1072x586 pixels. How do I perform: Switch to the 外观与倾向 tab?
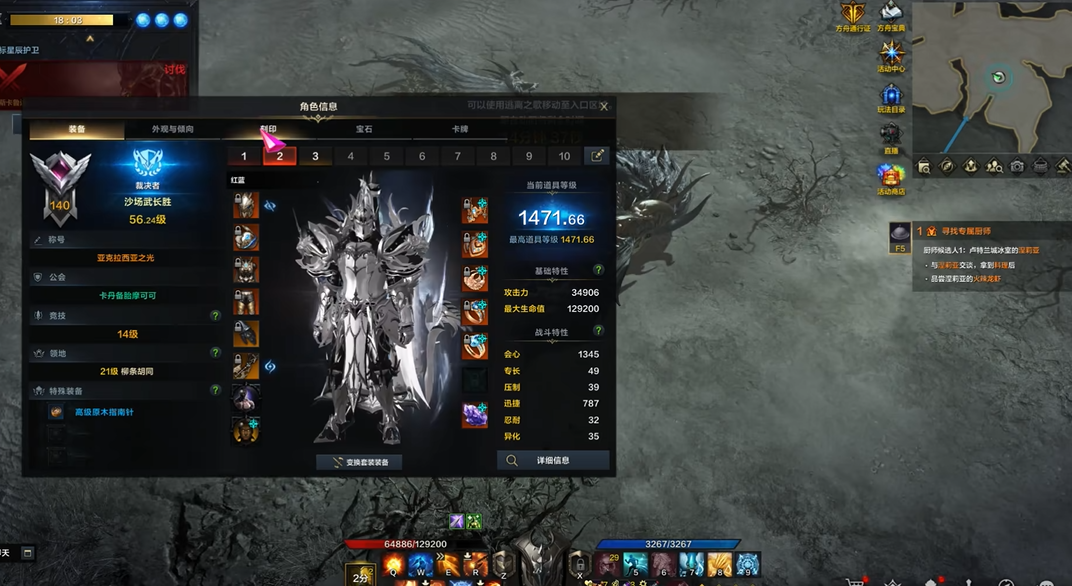click(x=173, y=130)
